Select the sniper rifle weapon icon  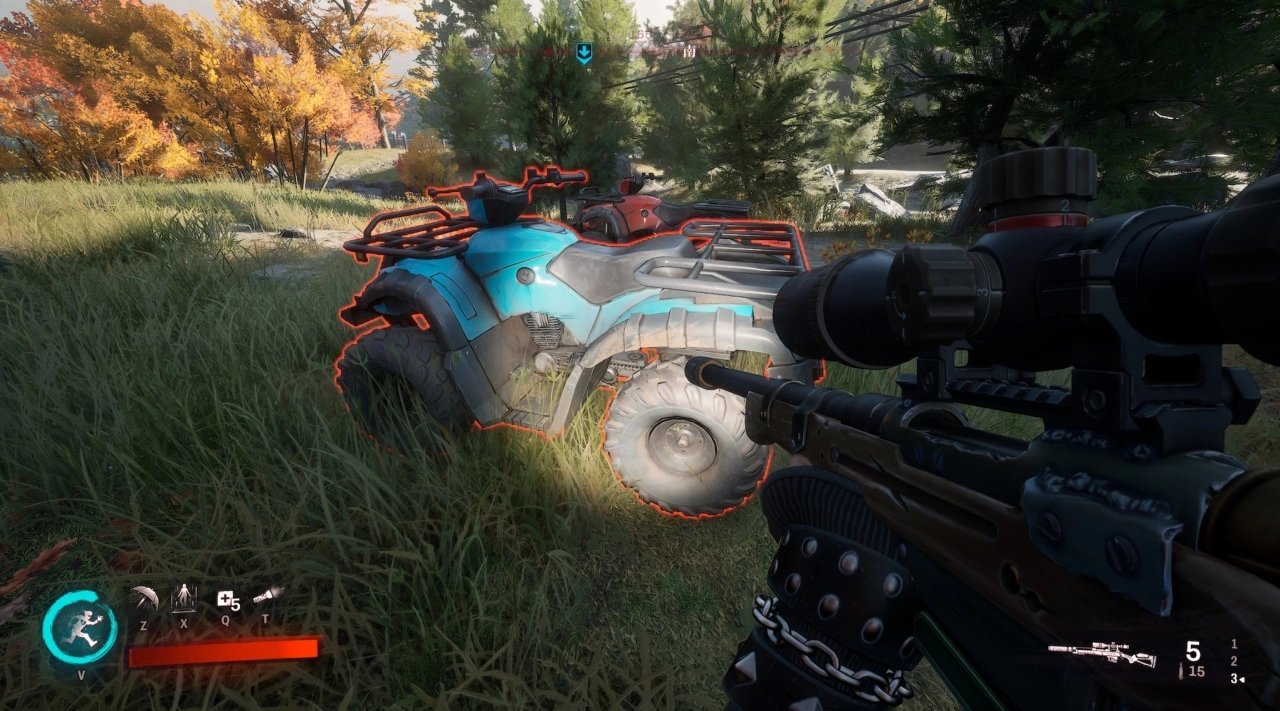(1102, 654)
